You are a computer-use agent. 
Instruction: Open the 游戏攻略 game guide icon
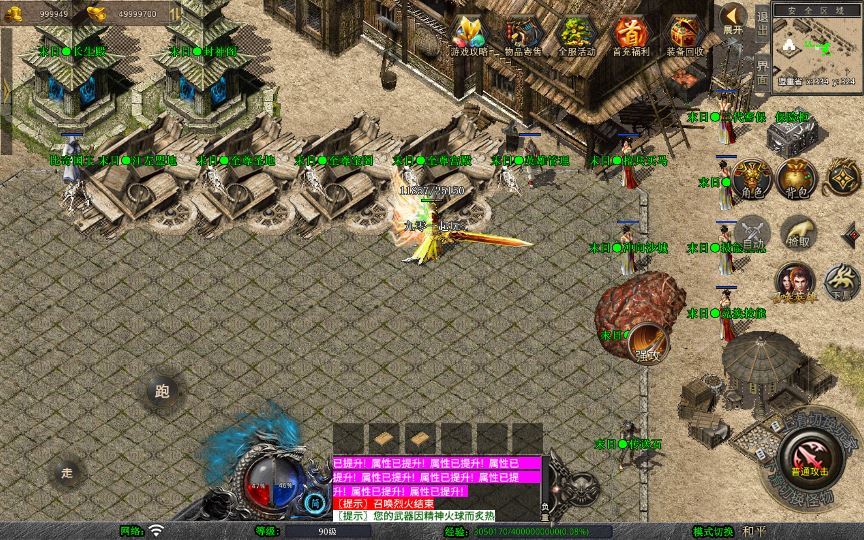(469, 35)
